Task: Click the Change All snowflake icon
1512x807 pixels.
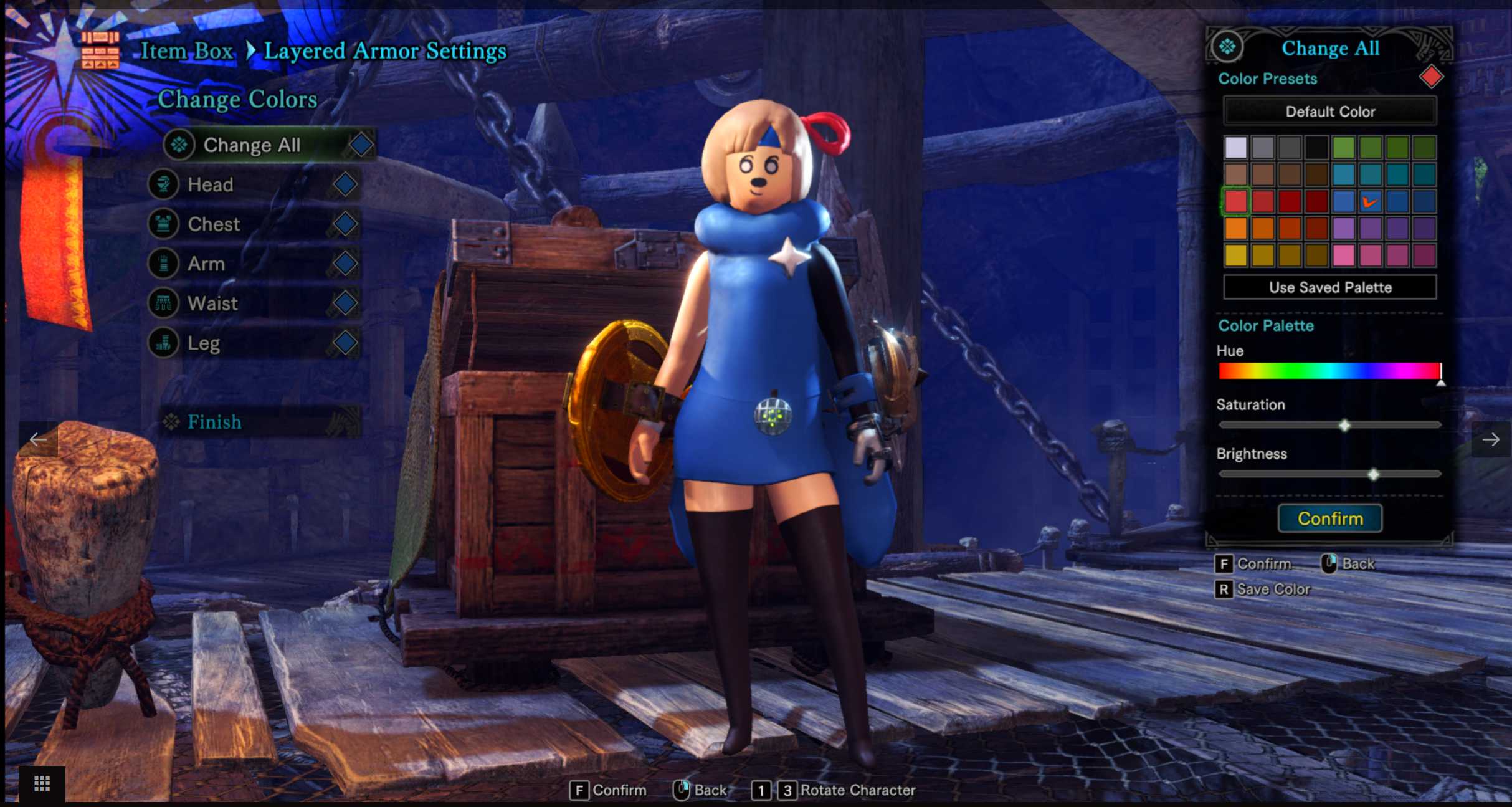Action: pos(180,144)
